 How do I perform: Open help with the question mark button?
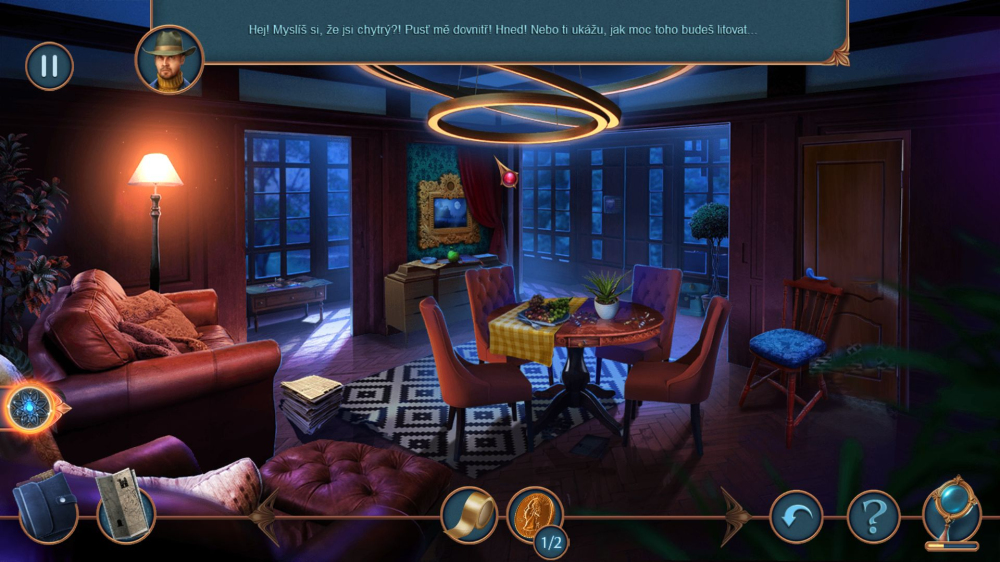click(873, 517)
